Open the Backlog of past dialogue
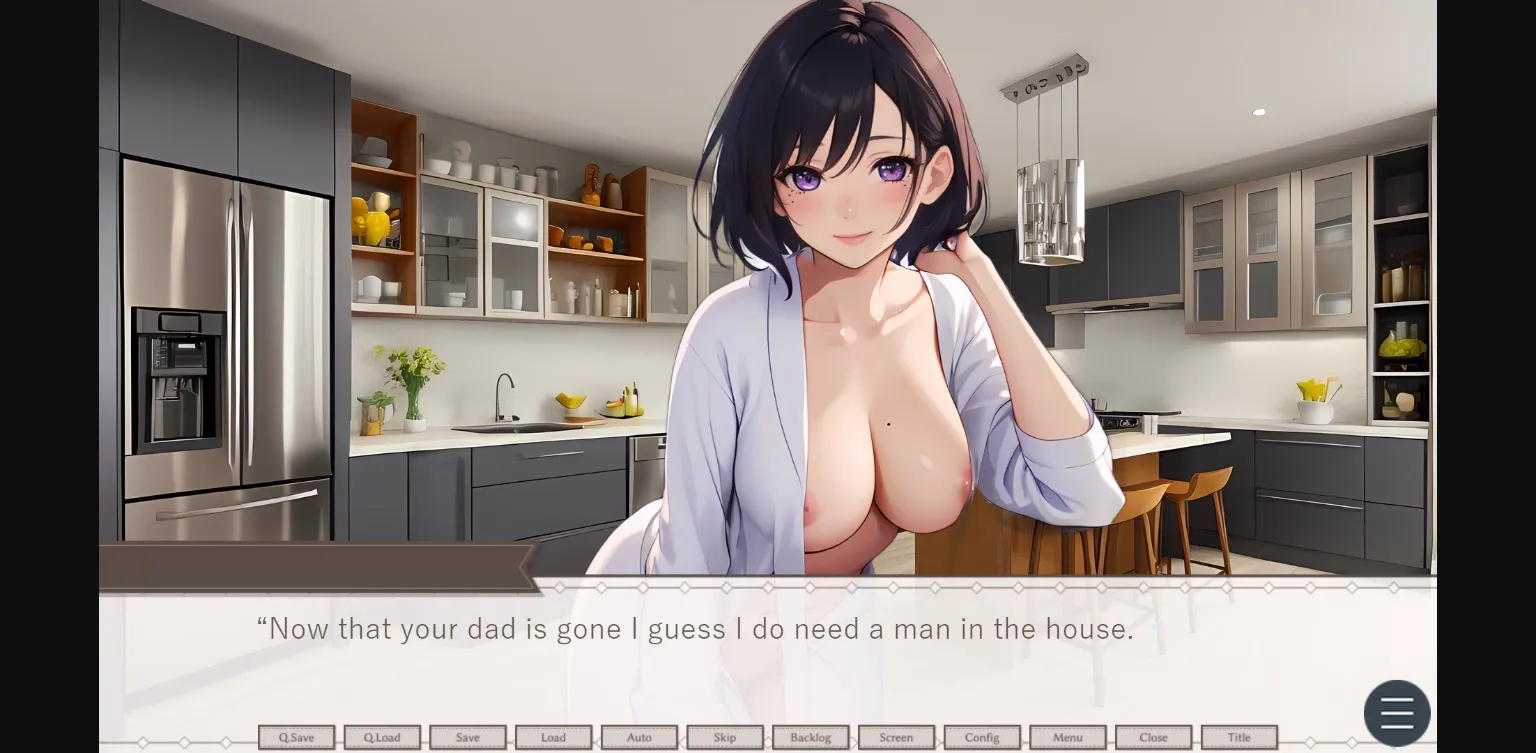The width and height of the screenshot is (1536, 753). pyautogui.click(x=810, y=737)
